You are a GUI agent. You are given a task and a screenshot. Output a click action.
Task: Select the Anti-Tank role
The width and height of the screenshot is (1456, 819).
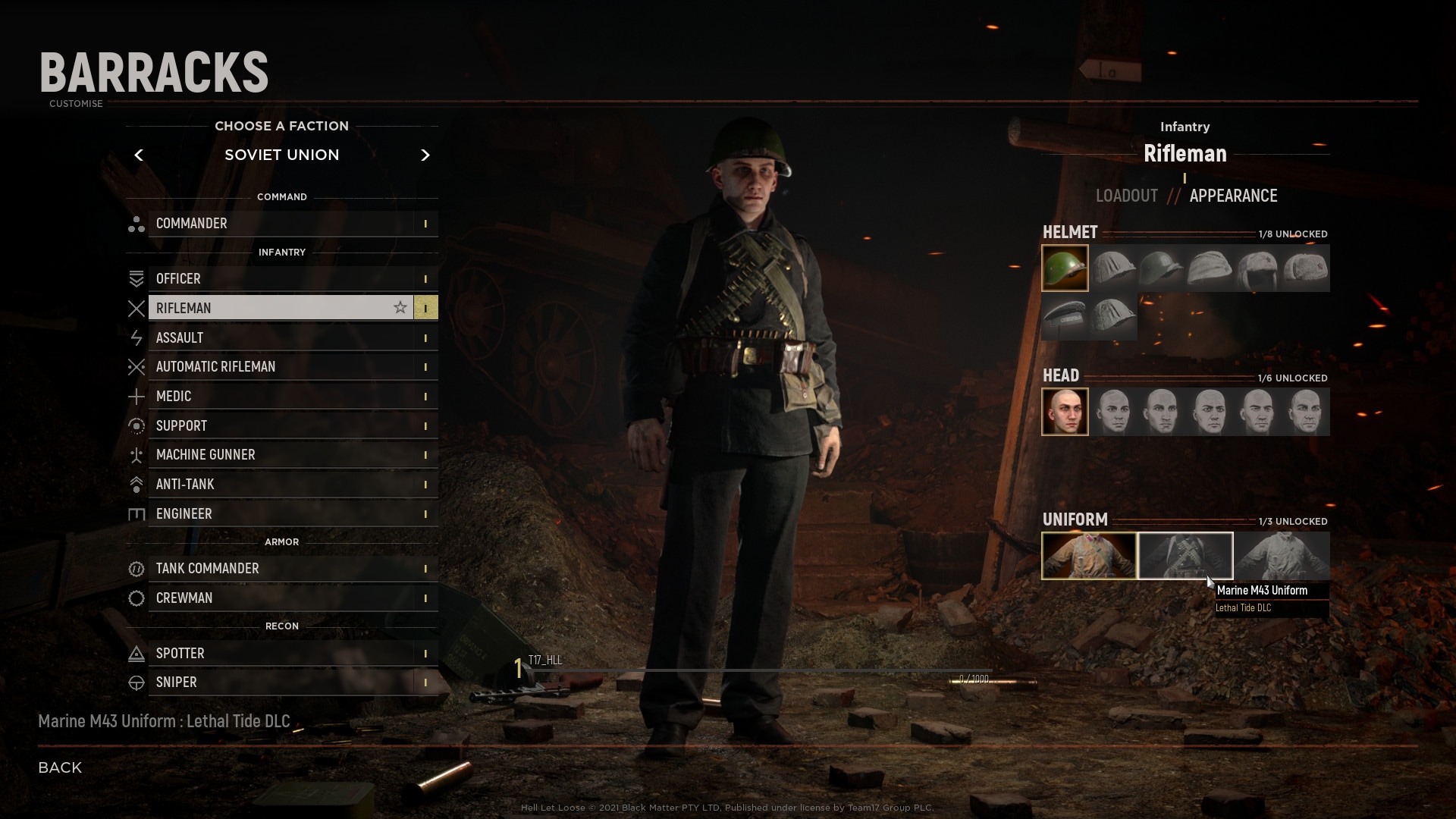click(282, 485)
